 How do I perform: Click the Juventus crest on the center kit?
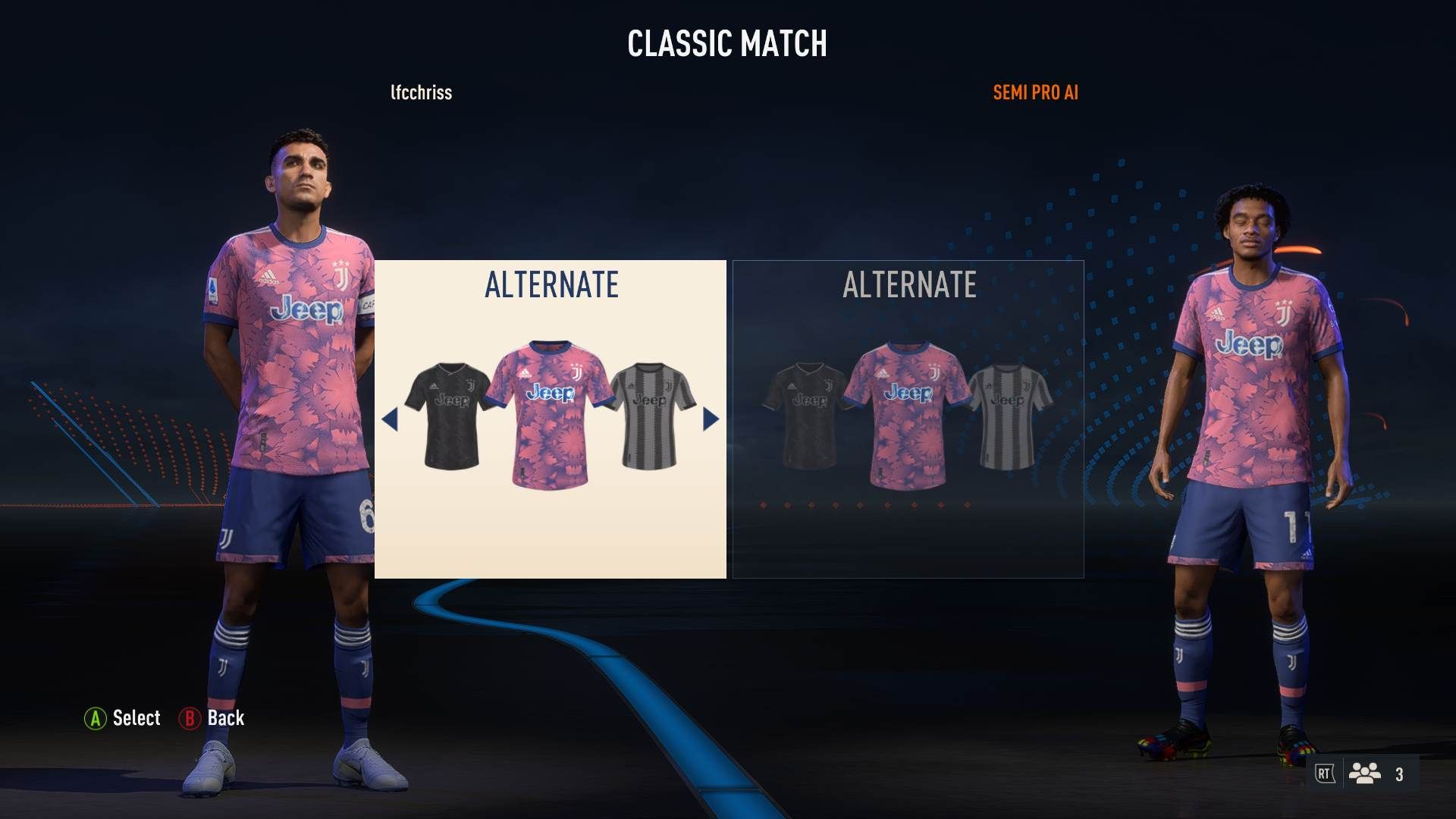pos(576,372)
